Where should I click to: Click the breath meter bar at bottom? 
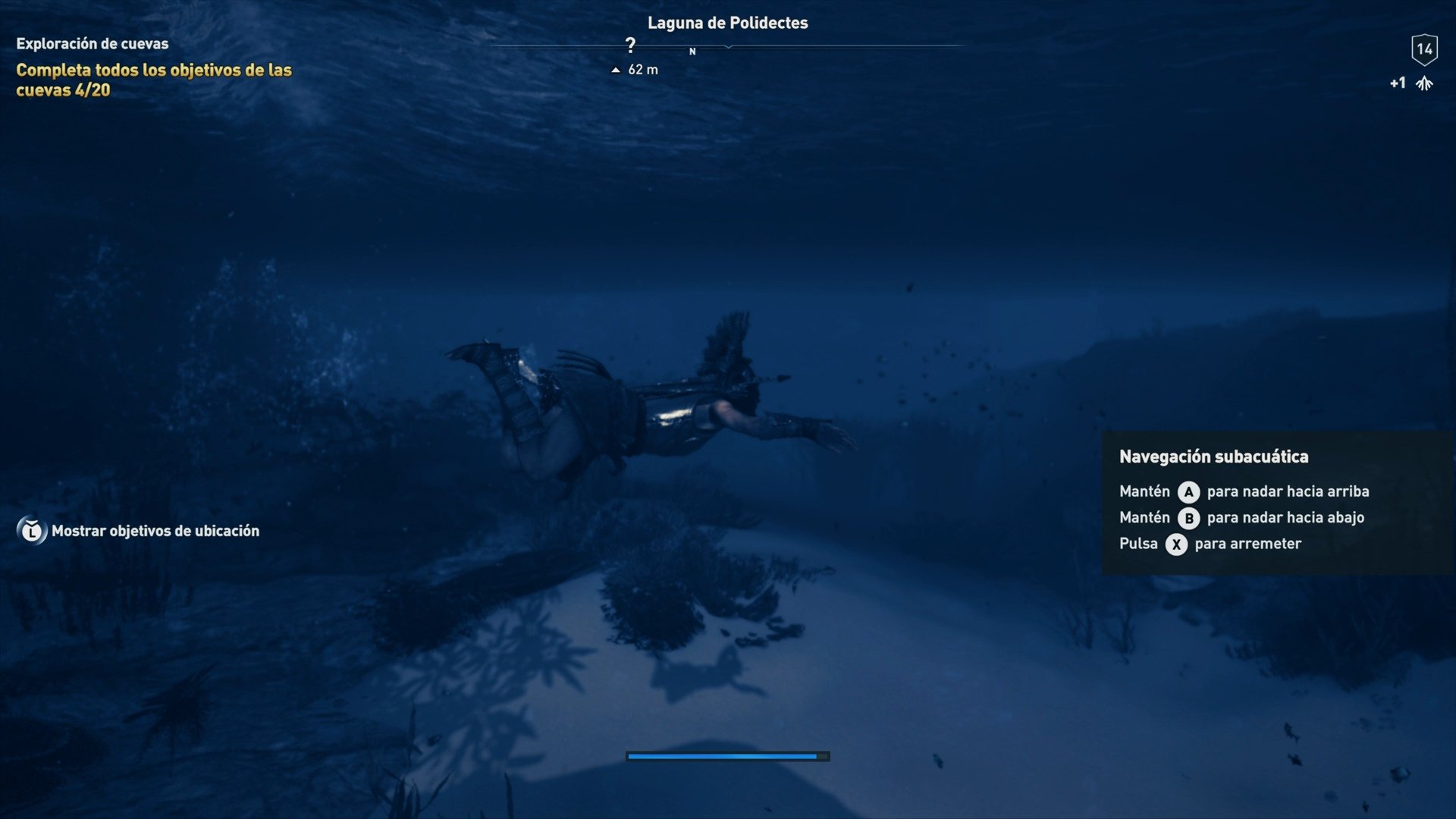tap(727, 756)
